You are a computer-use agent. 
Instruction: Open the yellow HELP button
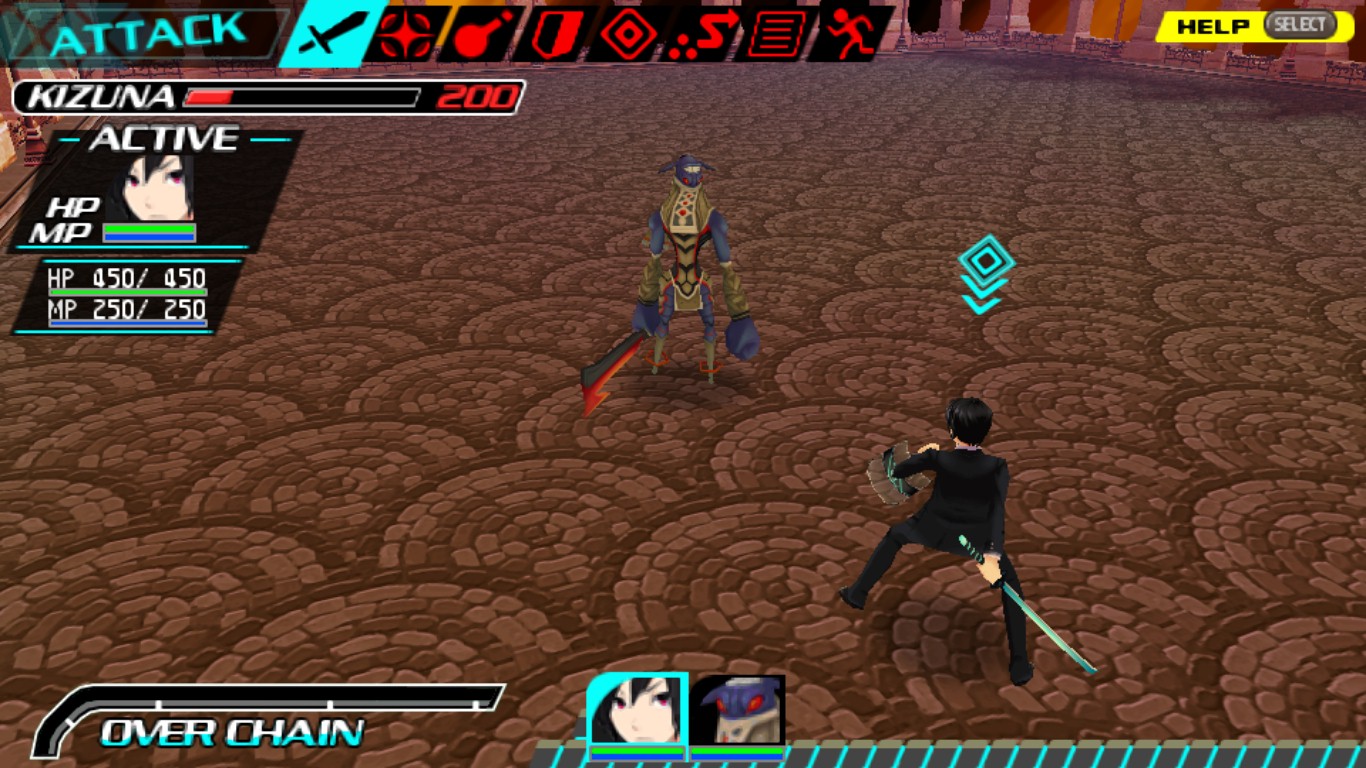pyautogui.click(x=1252, y=26)
